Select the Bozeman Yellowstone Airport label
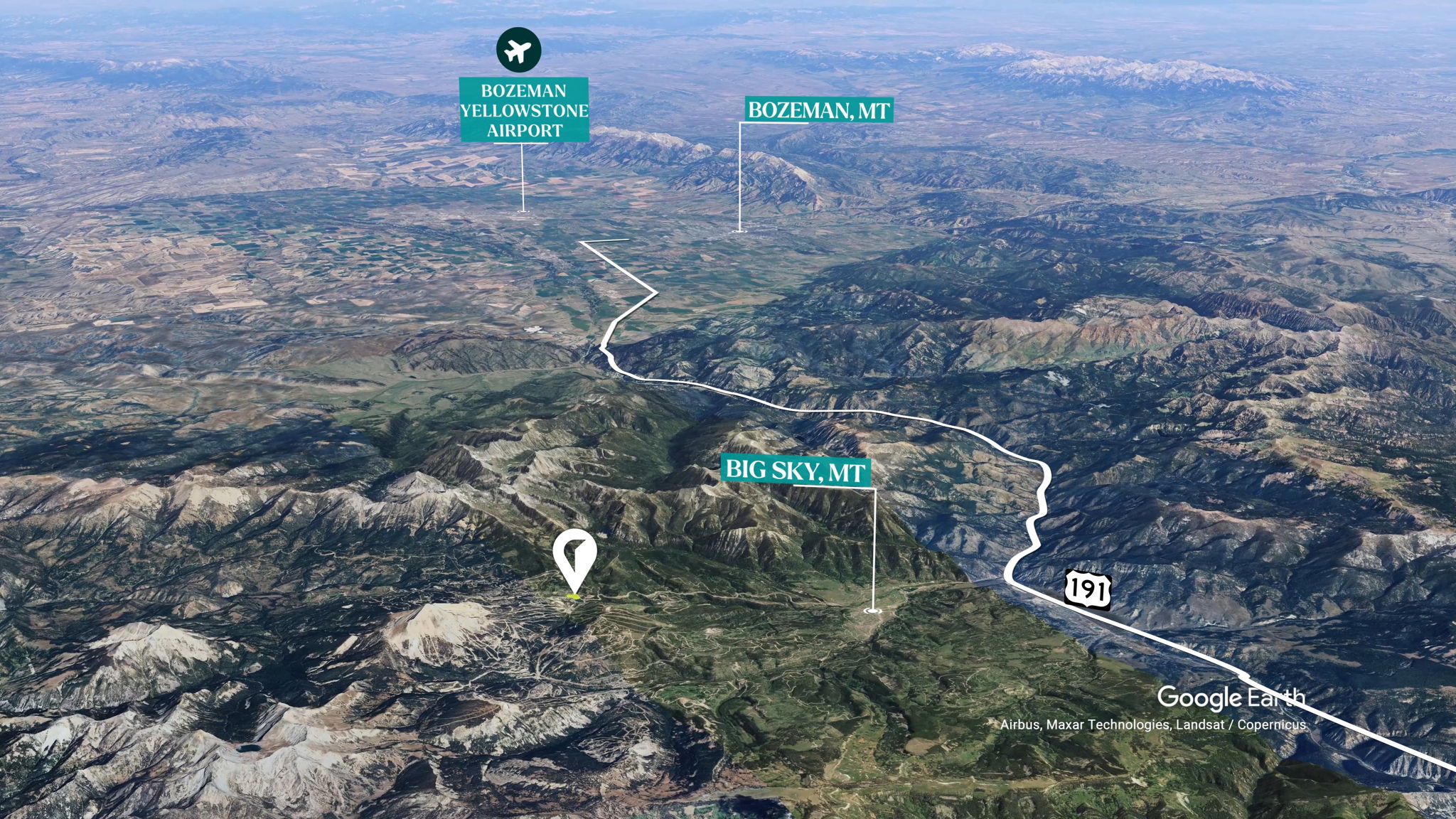1456x819 pixels. (525, 110)
